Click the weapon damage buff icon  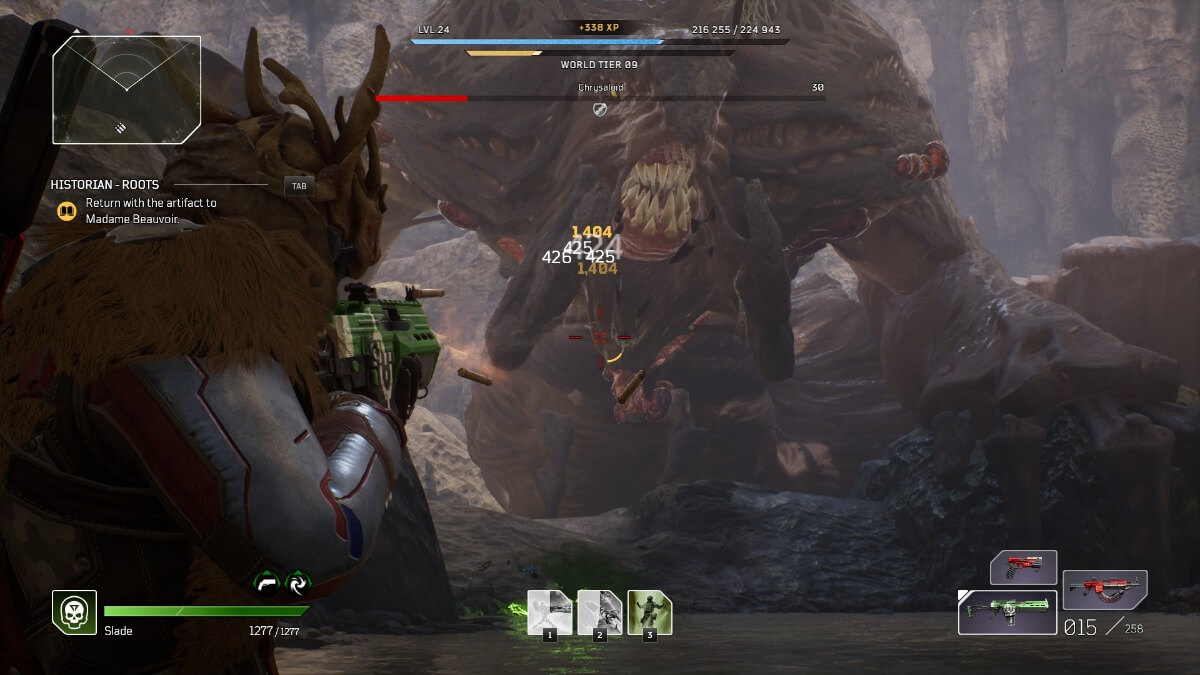(267, 582)
